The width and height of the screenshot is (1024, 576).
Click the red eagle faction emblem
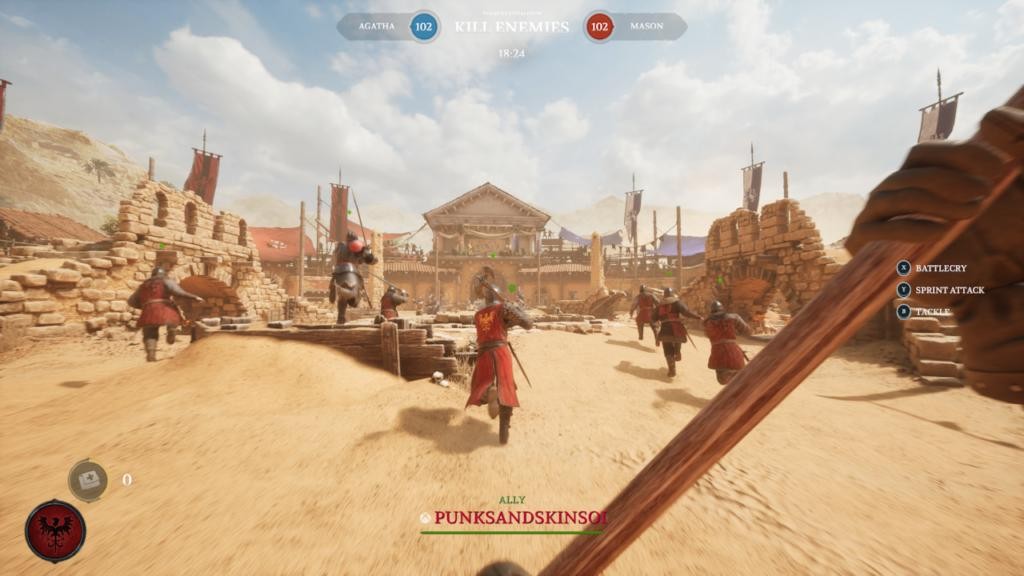click(x=55, y=531)
